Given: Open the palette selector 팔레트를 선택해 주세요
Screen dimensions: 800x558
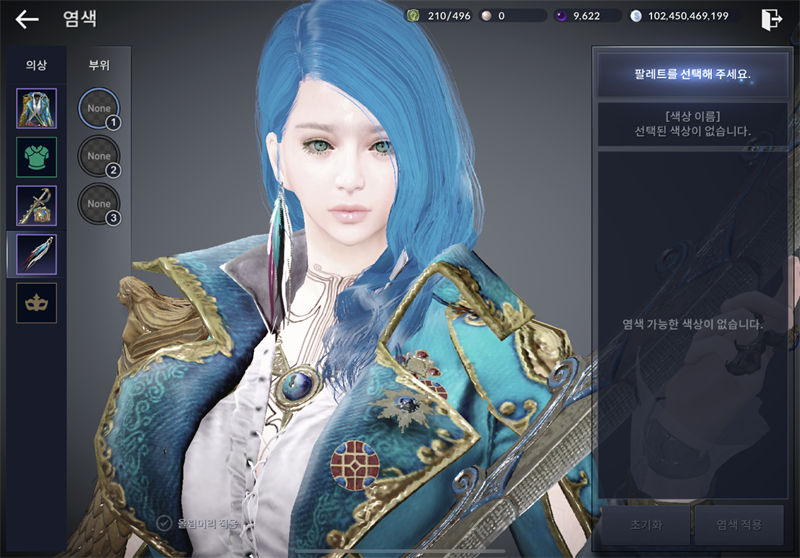Looking at the screenshot, I should coord(691,74).
